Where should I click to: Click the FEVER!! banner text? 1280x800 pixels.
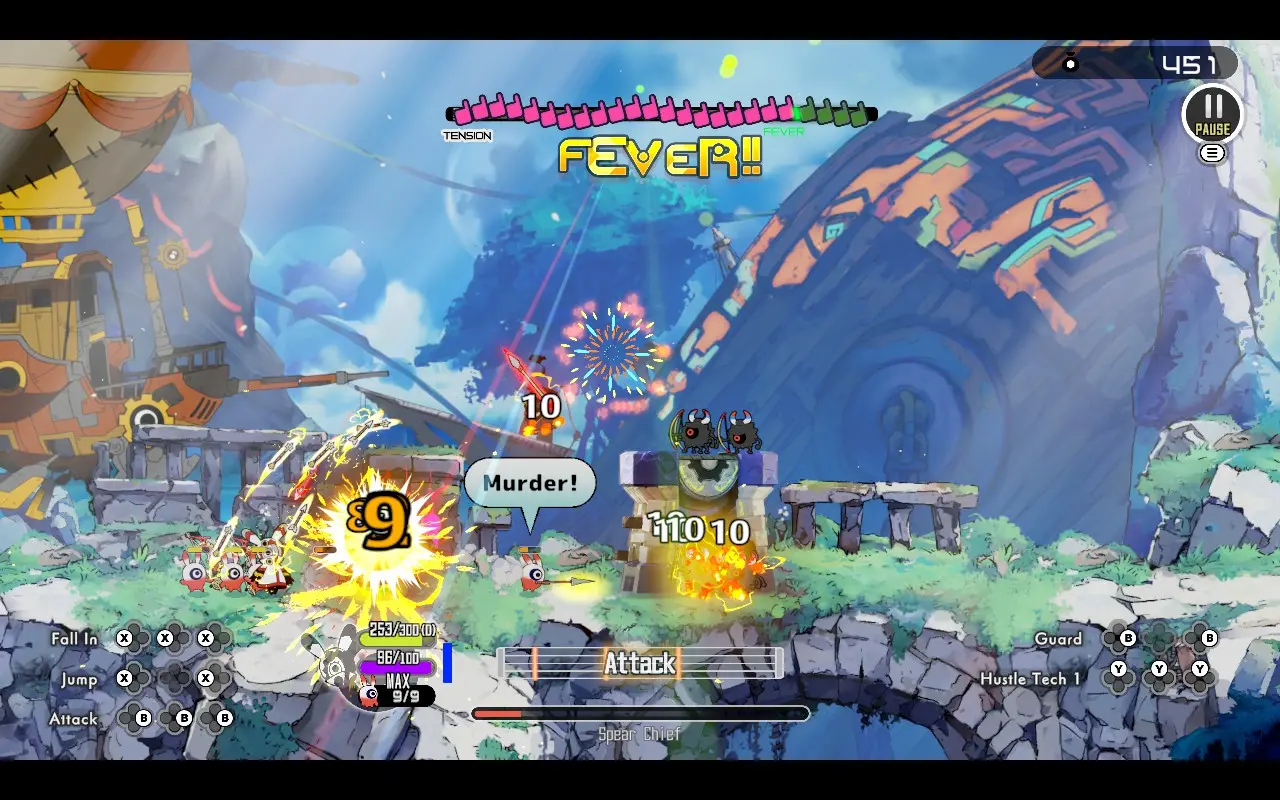pos(660,156)
